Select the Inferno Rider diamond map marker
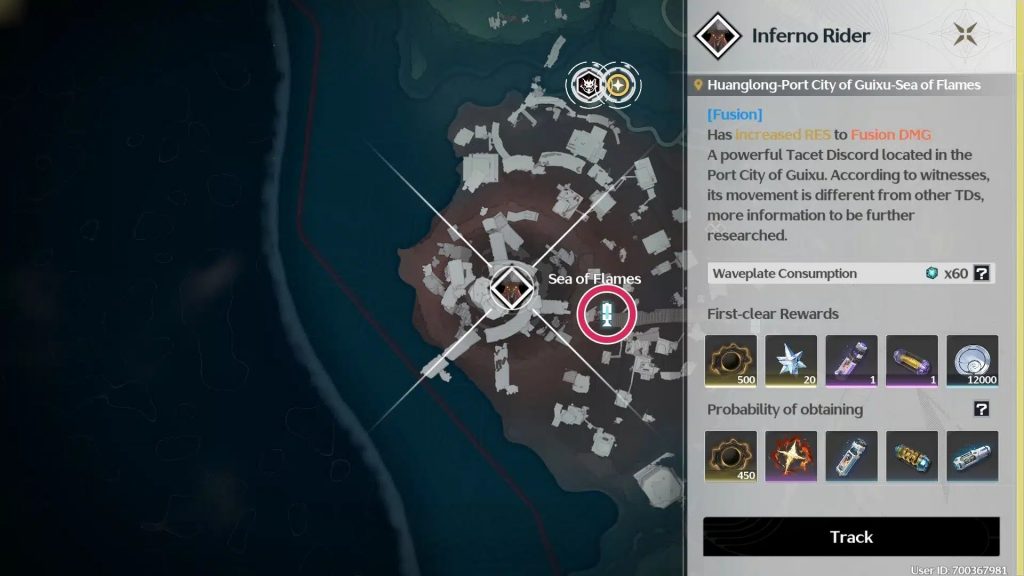This screenshot has width=1024, height=576. click(x=509, y=289)
